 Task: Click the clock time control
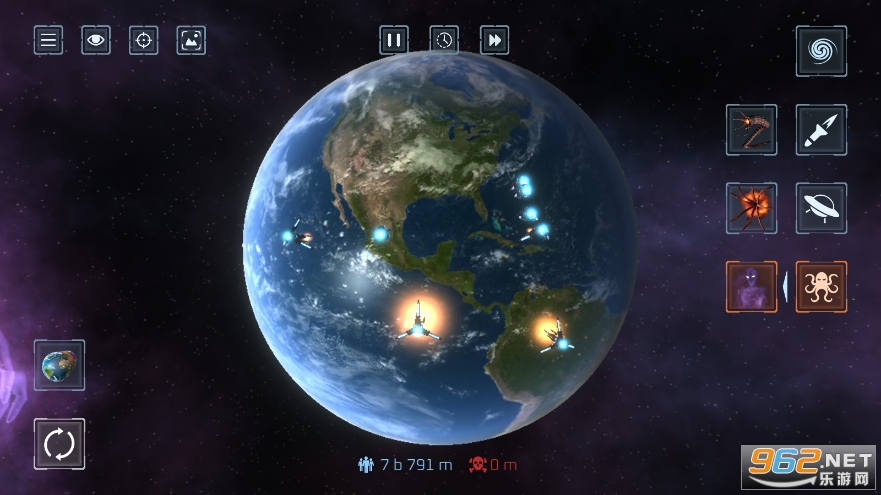tap(444, 40)
